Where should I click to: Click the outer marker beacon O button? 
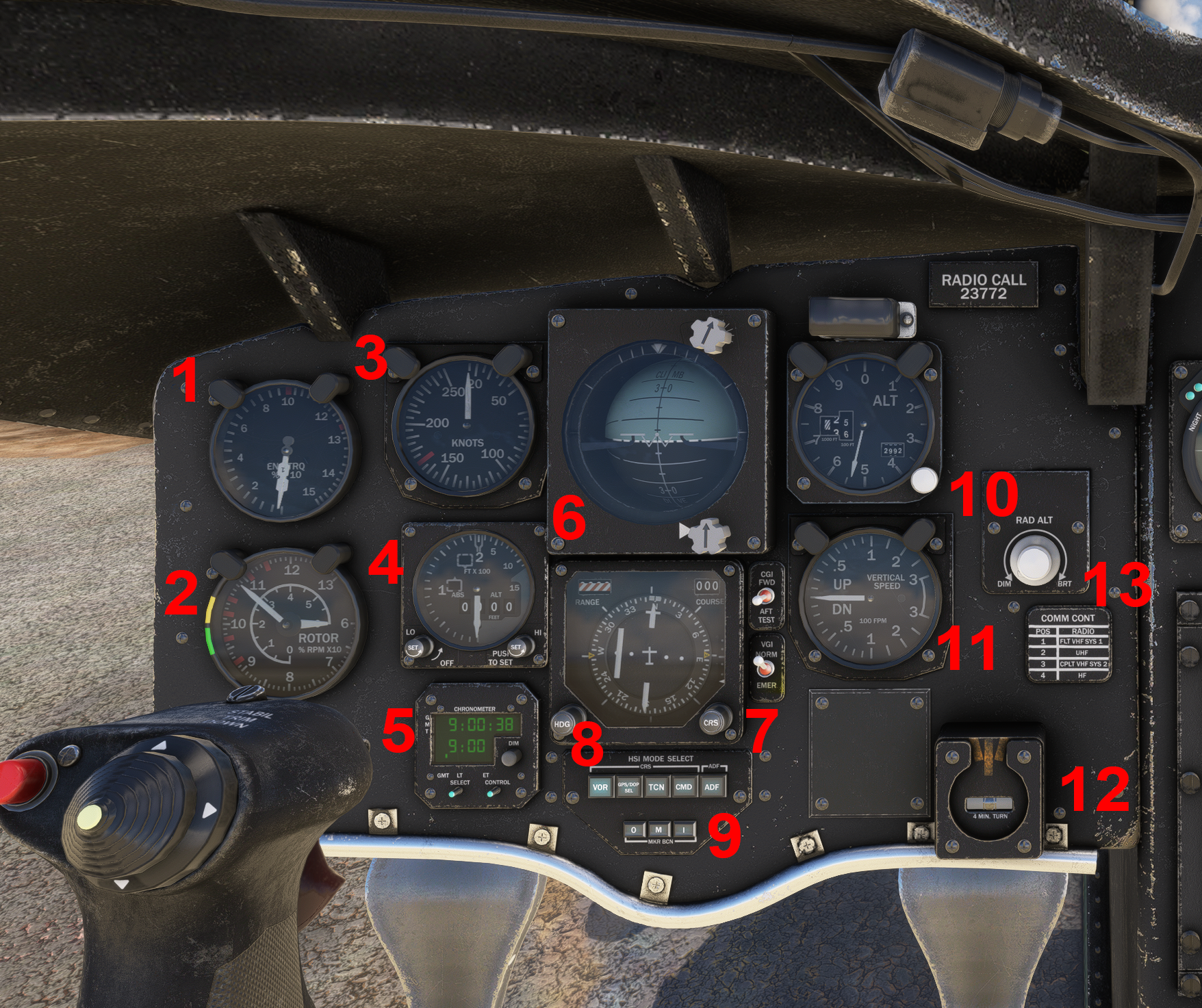click(634, 831)
